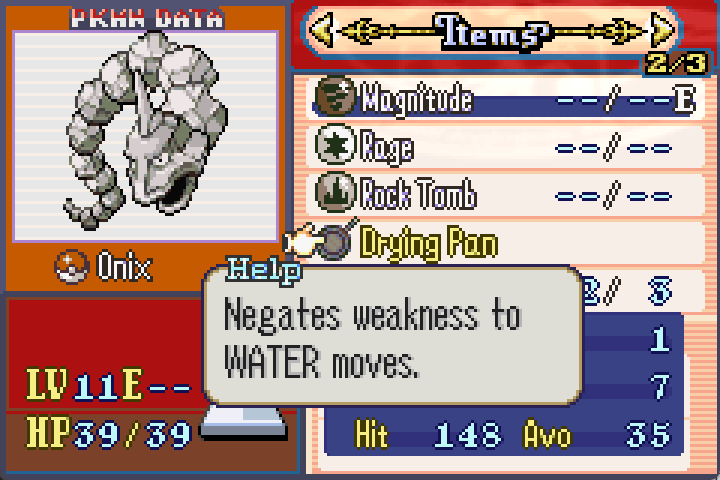Screen dimensions: 720x480
Task: Click the Magnitude move icon
Action: click(x=331, y=98)
